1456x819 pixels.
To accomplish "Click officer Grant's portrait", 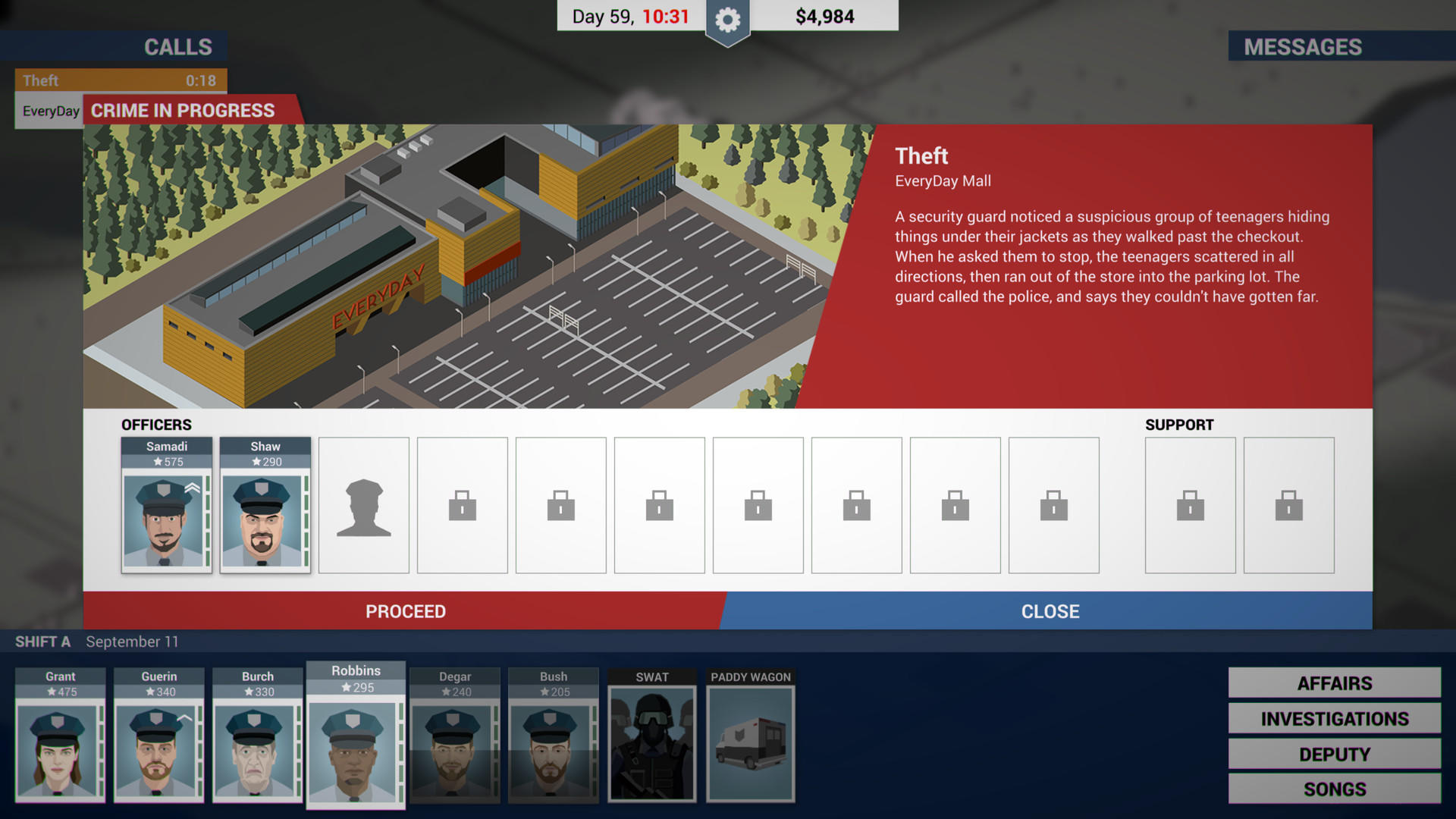I will pyautogui.click(x=60, y=736).
